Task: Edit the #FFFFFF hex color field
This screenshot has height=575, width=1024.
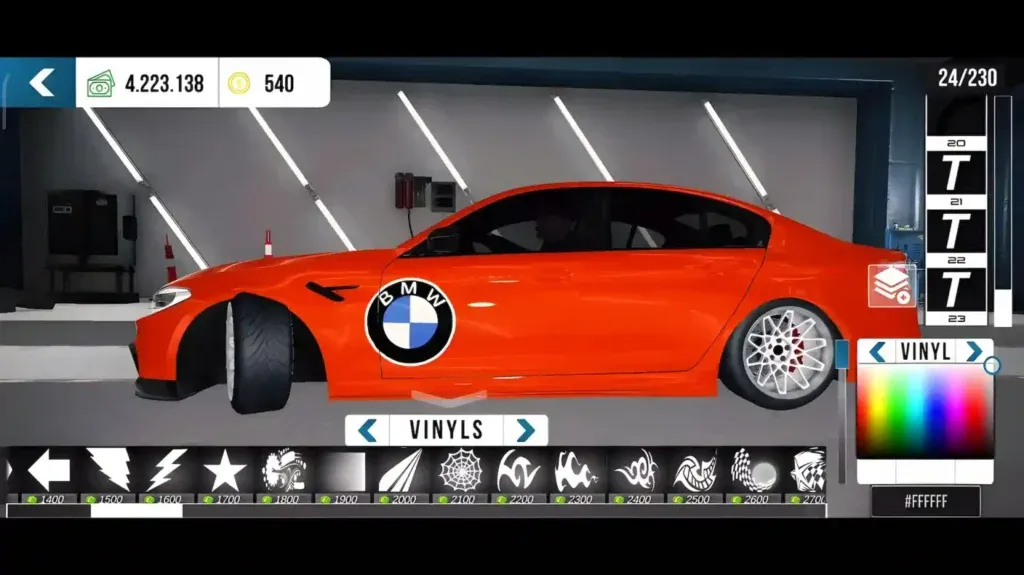Action: pyautogui.click(x=925, y=501)
